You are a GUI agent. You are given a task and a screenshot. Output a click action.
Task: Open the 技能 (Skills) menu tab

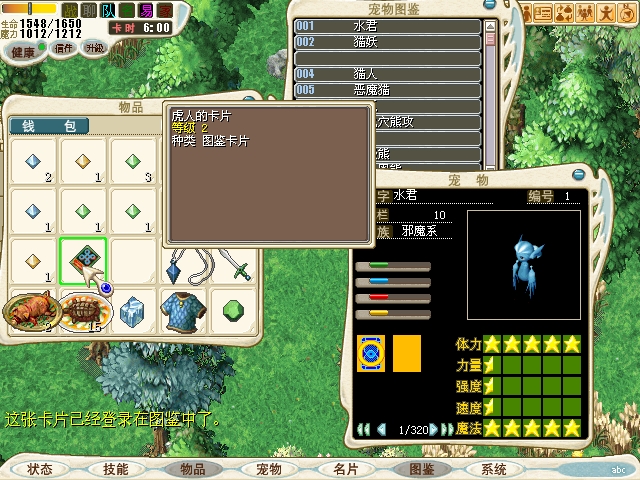[x=116, y=468]
